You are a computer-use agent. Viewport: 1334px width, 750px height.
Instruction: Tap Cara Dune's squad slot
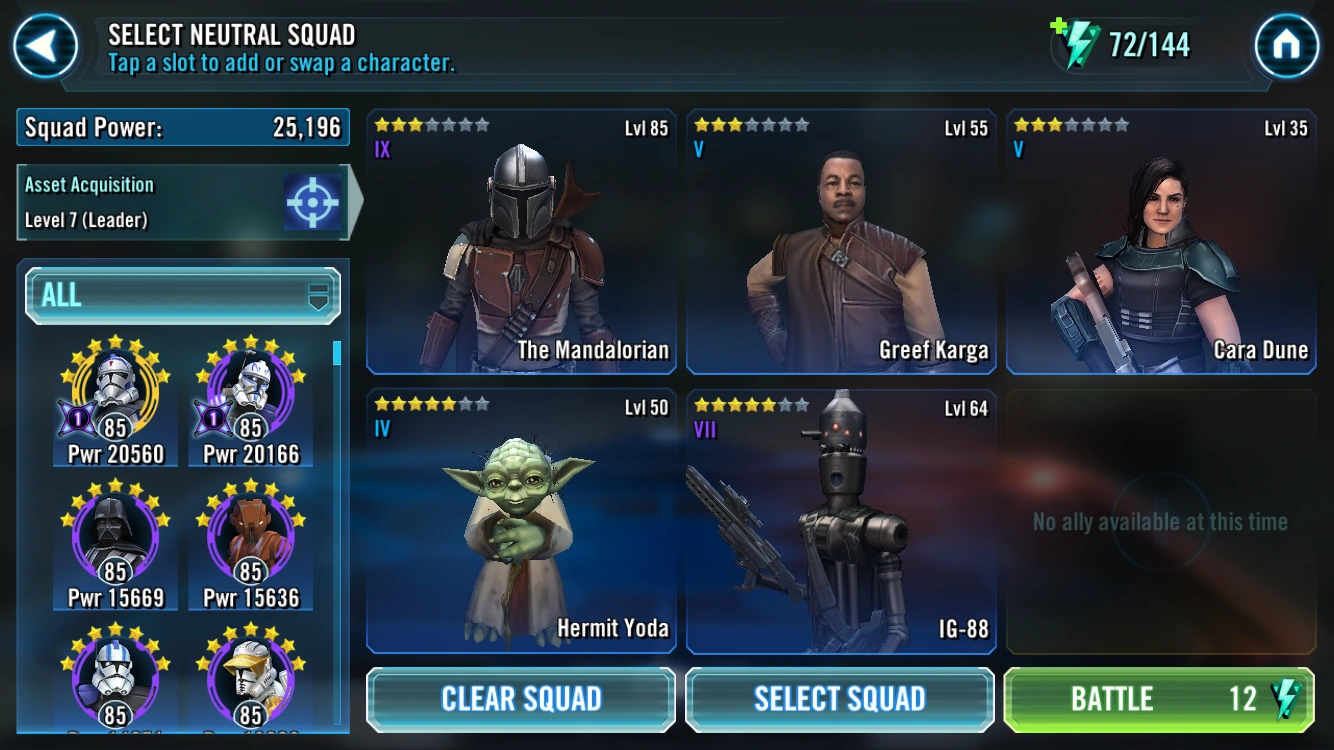(x=1159, y=240)
